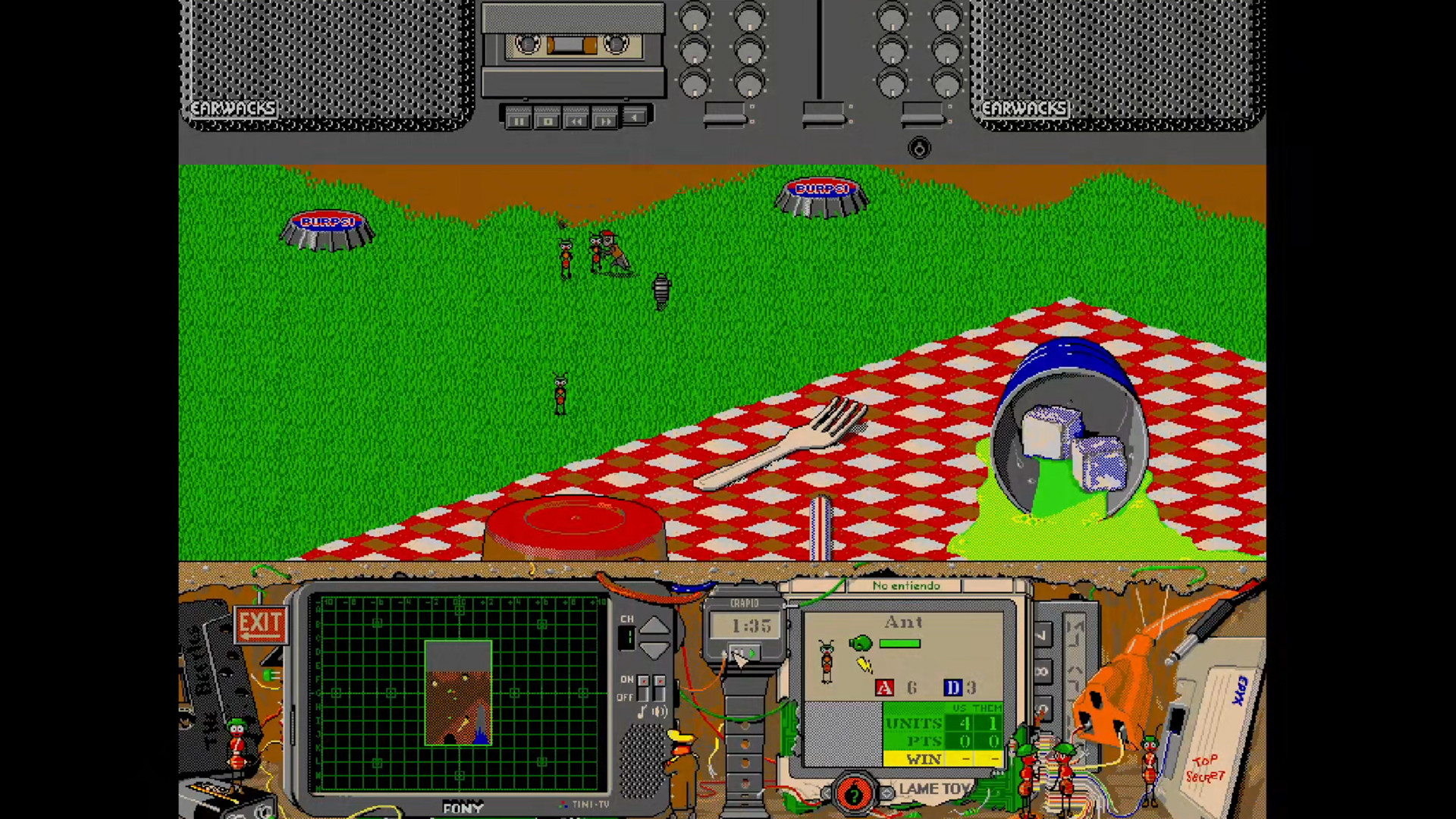The width and height of the screenshot is (1456, 819).
Task: Flip the right ON/OFF speaker switch
Action: 659,688
